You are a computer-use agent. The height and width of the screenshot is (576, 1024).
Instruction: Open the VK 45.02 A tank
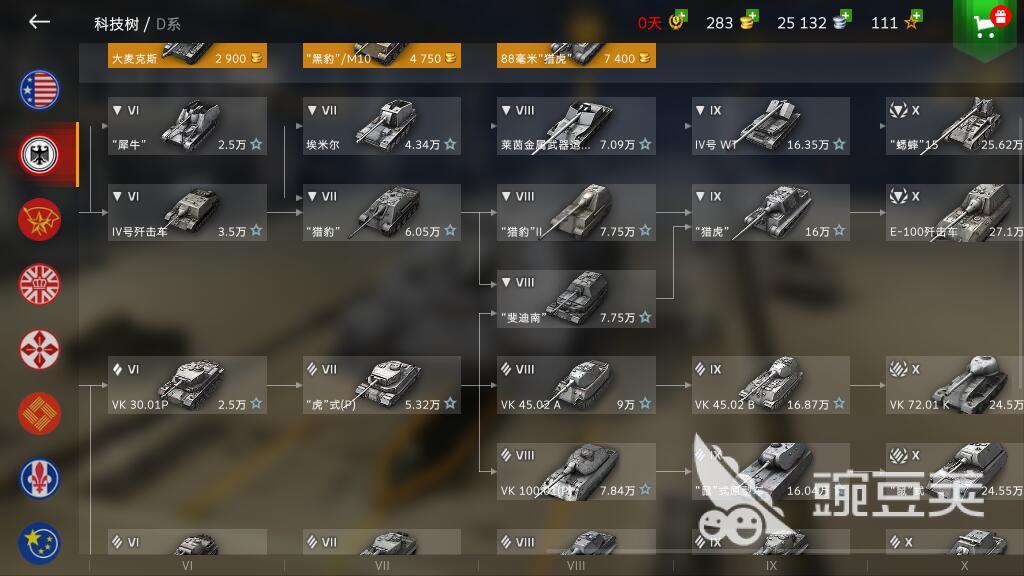(x=577, y=385)
